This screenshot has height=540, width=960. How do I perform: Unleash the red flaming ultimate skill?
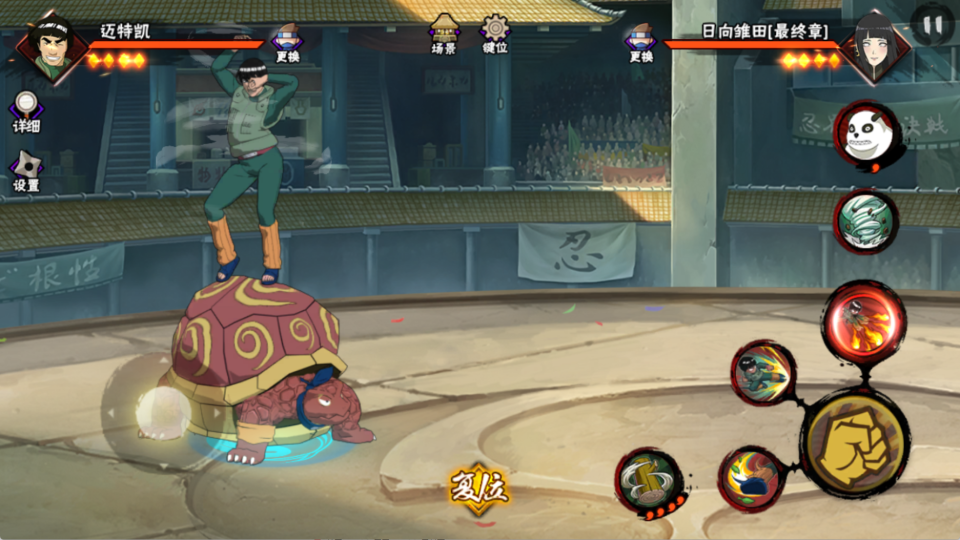tap(863, 320)
